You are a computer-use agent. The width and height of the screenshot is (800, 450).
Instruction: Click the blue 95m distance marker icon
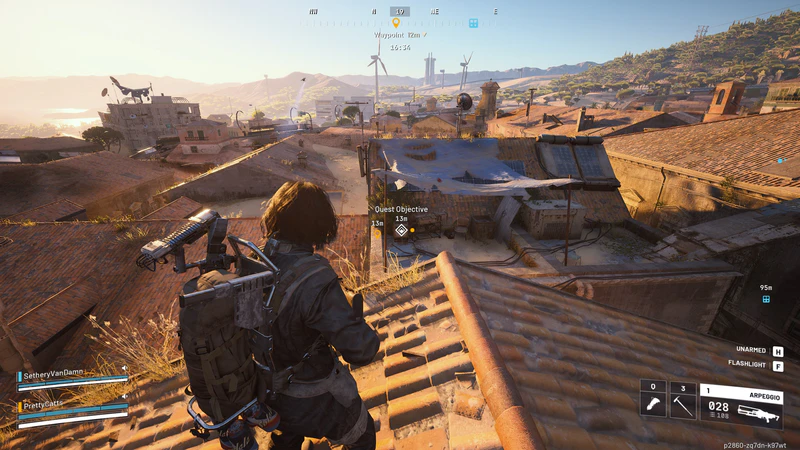pyautogui.click(x=766, y=298)
